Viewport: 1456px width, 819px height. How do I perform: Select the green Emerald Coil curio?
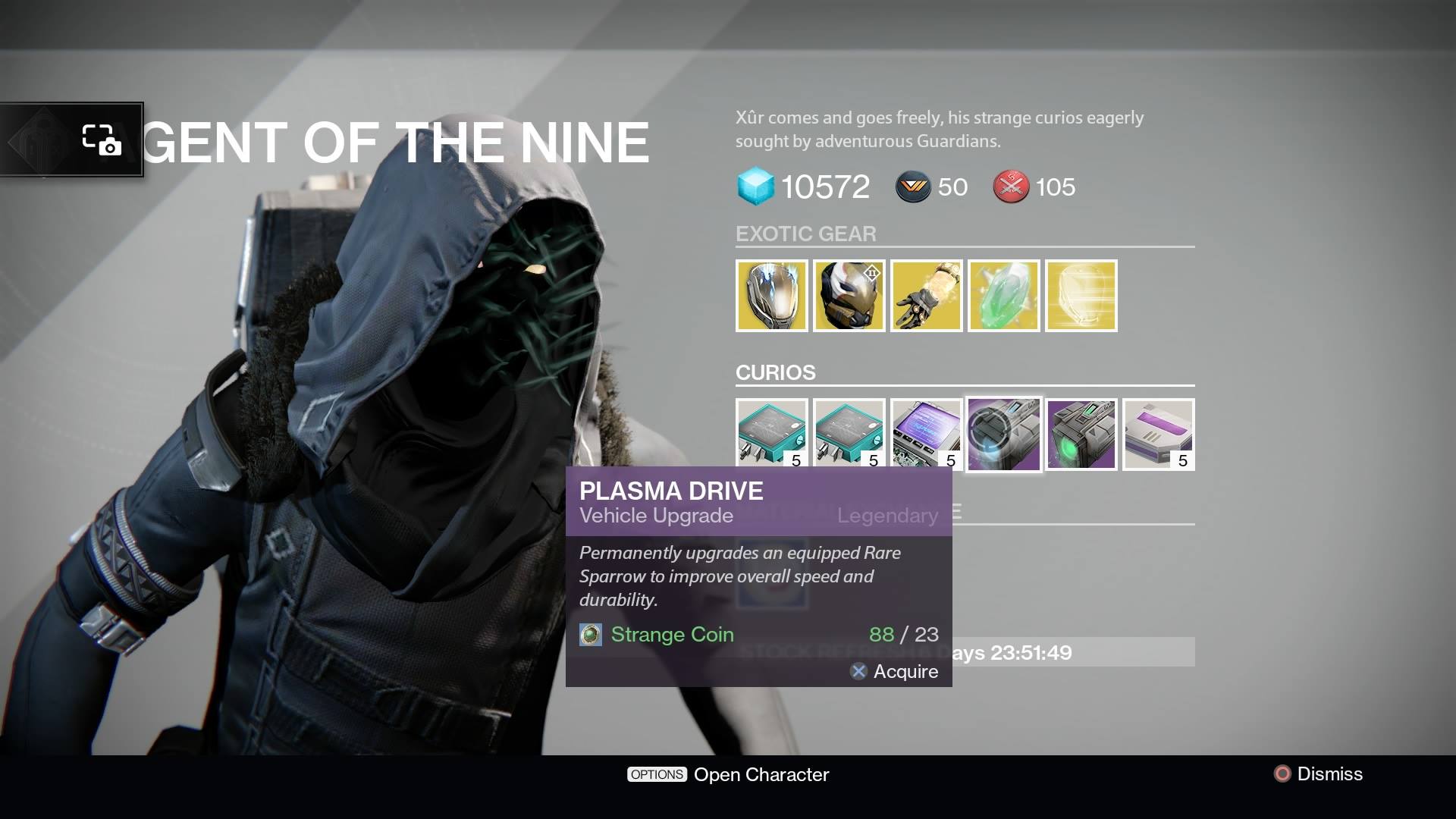pos(1081,434)
